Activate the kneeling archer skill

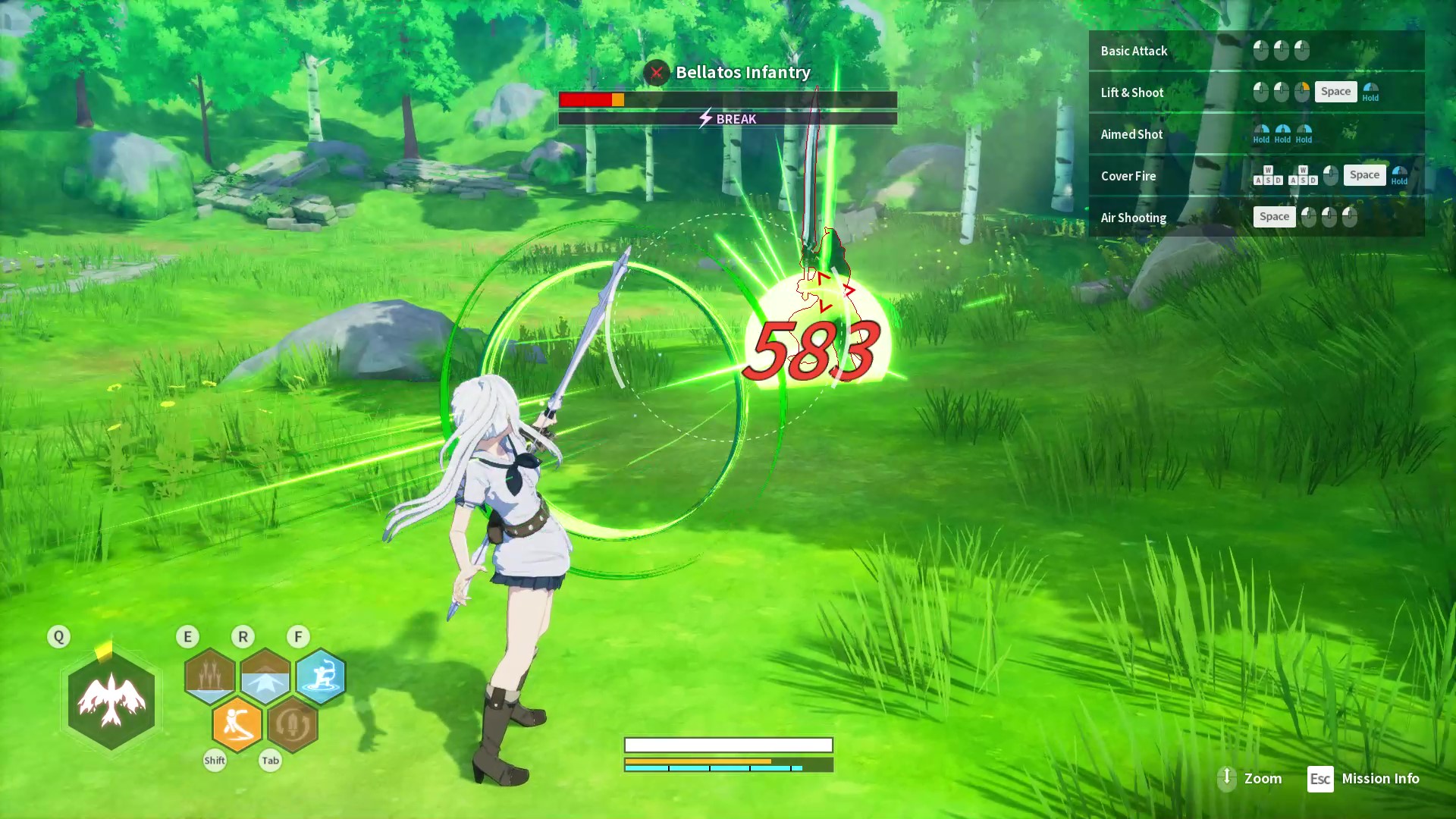(x=321, y=676)
